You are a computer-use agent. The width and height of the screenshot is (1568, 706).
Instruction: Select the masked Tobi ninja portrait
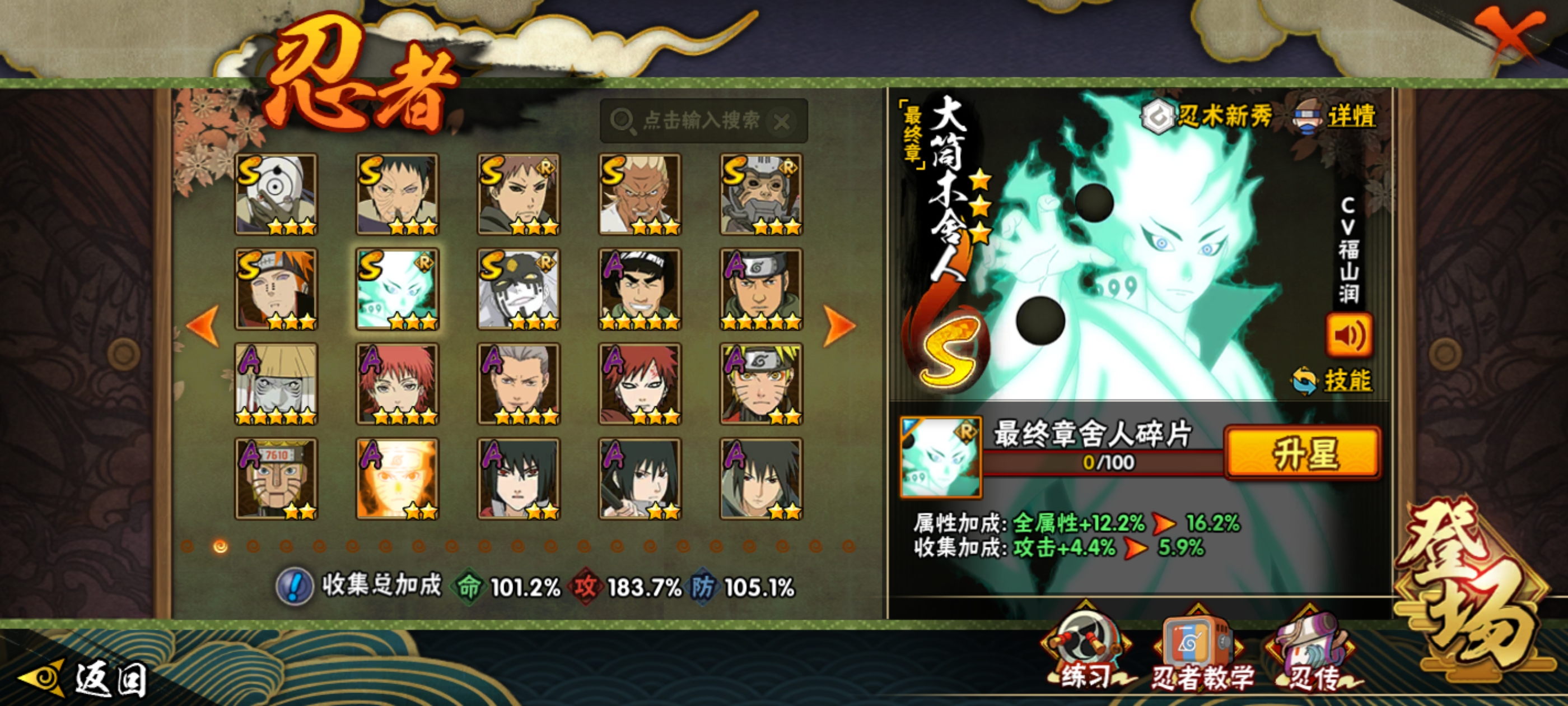(276, 194)
